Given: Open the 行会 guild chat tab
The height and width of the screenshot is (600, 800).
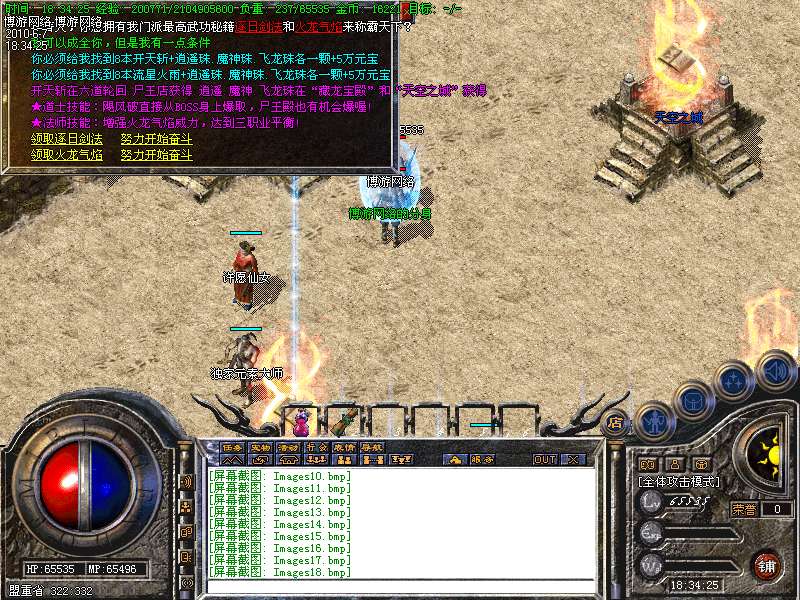Looking at the screenshot, I should click(316, 447).
